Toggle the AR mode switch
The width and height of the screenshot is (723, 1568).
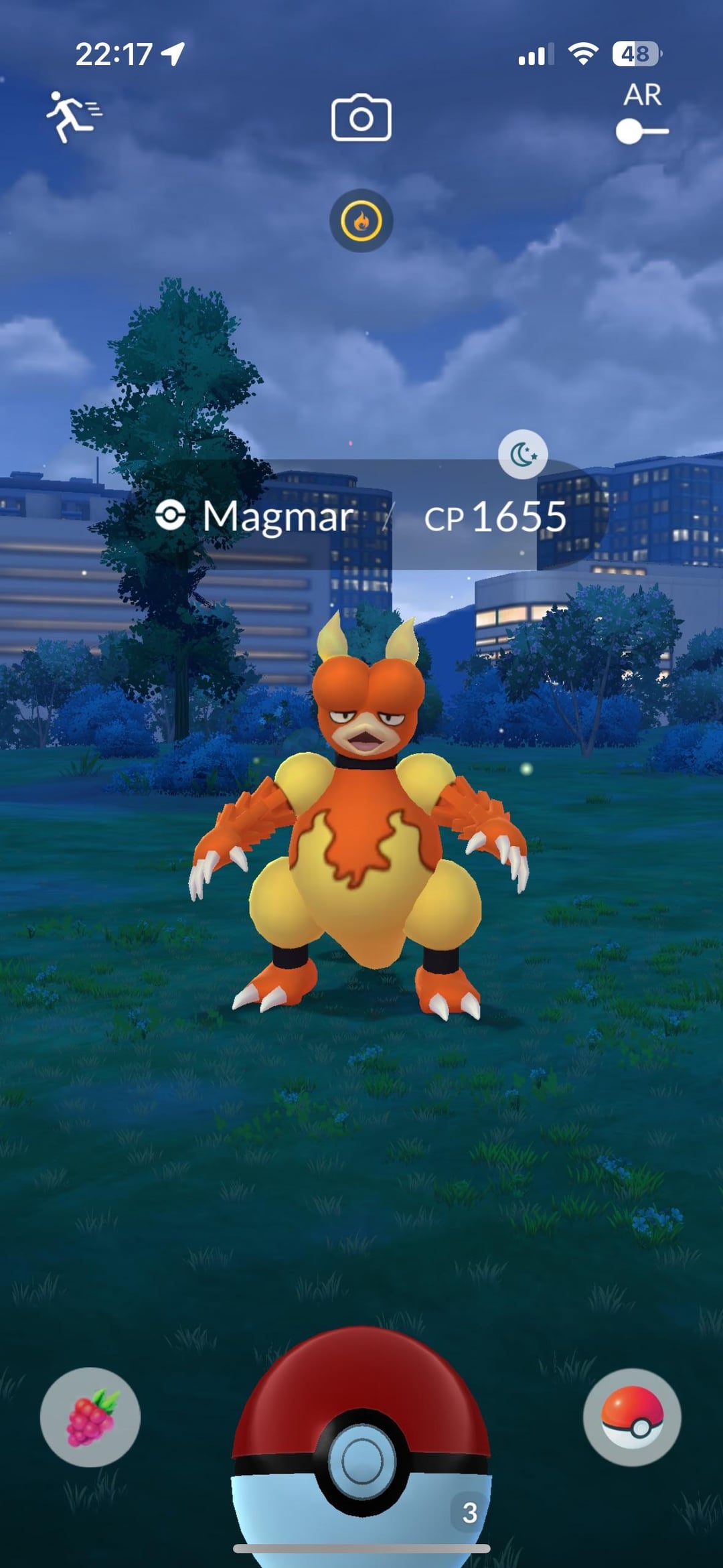(641, 131)
